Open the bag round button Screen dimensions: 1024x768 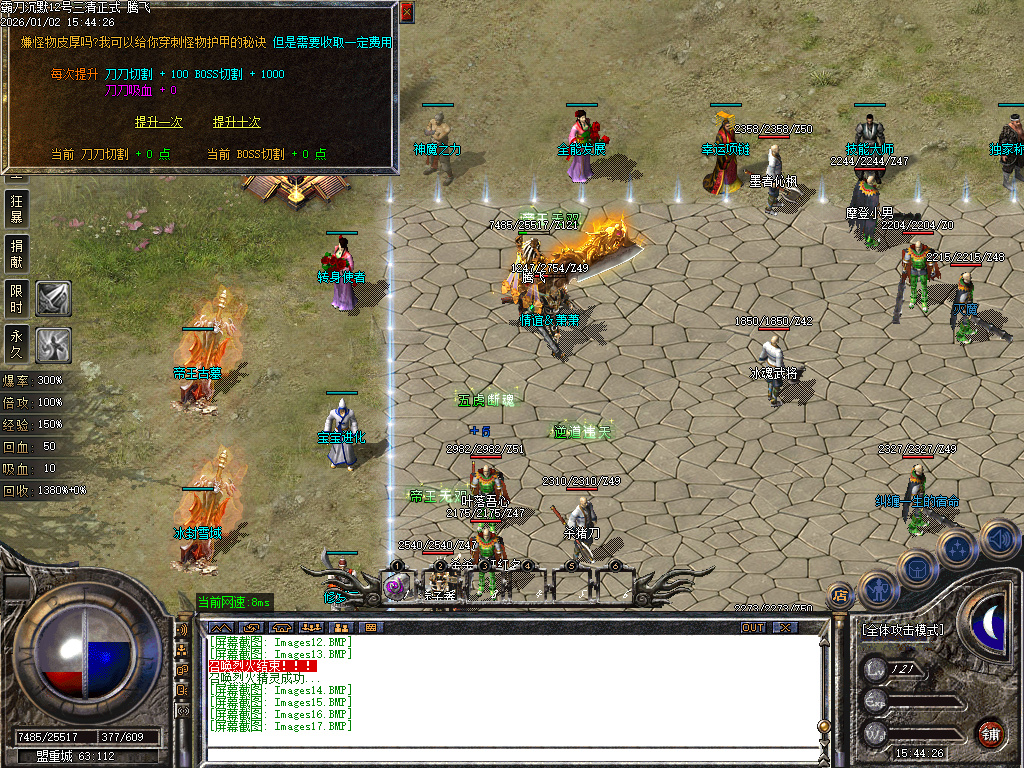tap(916, 568)
